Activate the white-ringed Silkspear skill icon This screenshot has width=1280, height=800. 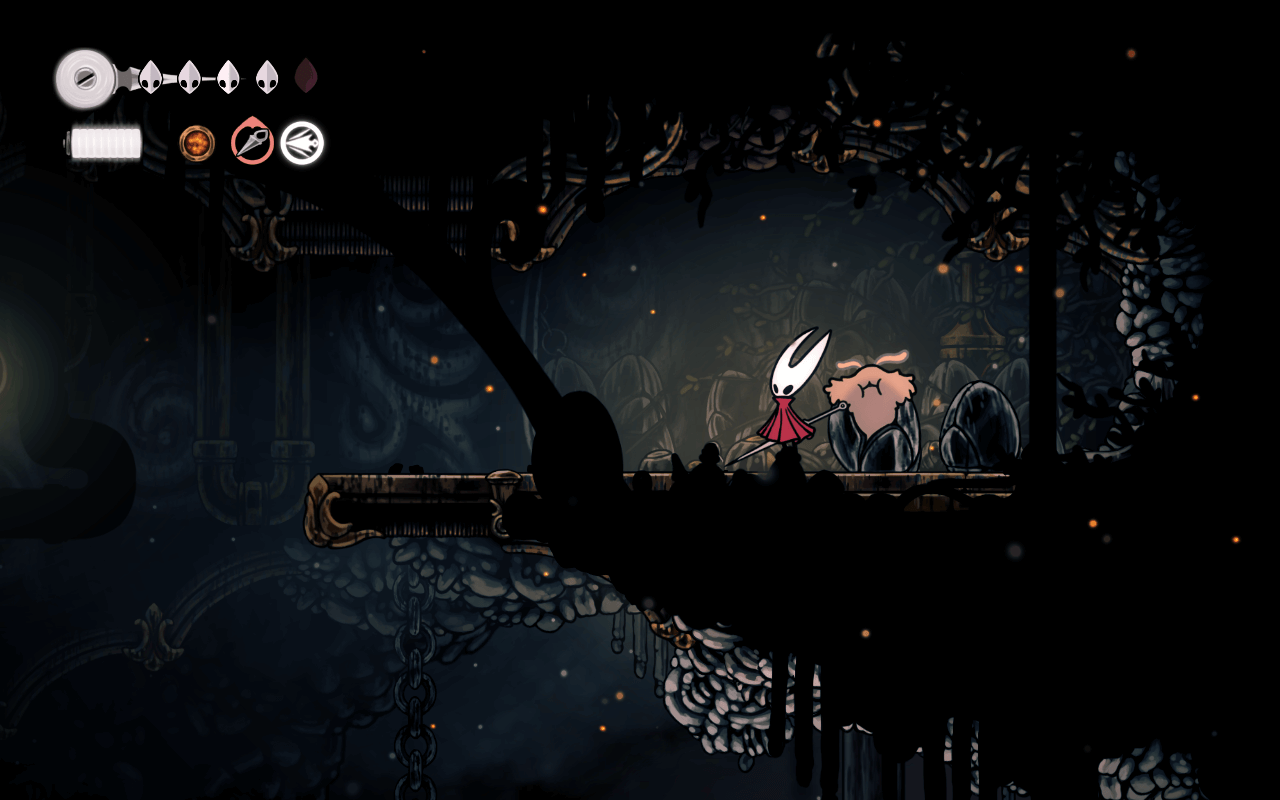click(302, 143)
